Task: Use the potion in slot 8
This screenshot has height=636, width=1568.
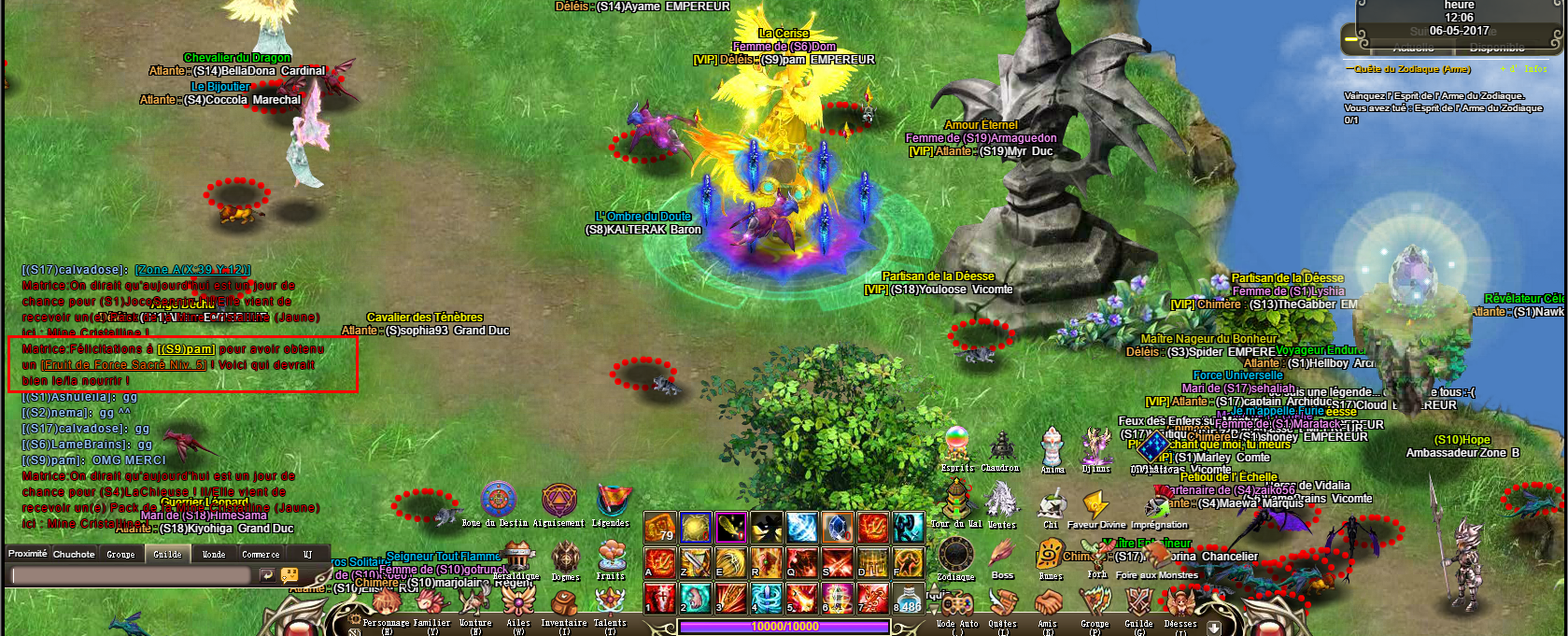Action: [x=909, y=597]
